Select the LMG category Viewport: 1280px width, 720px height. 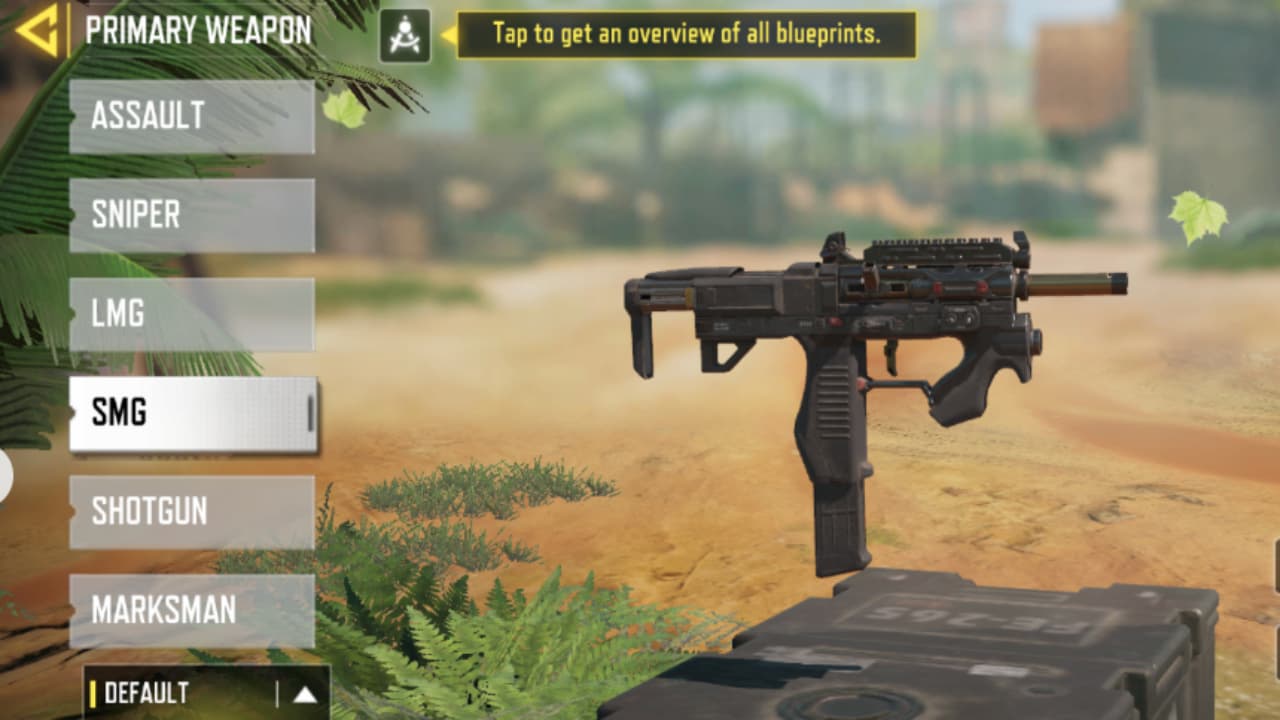[190, 314]
